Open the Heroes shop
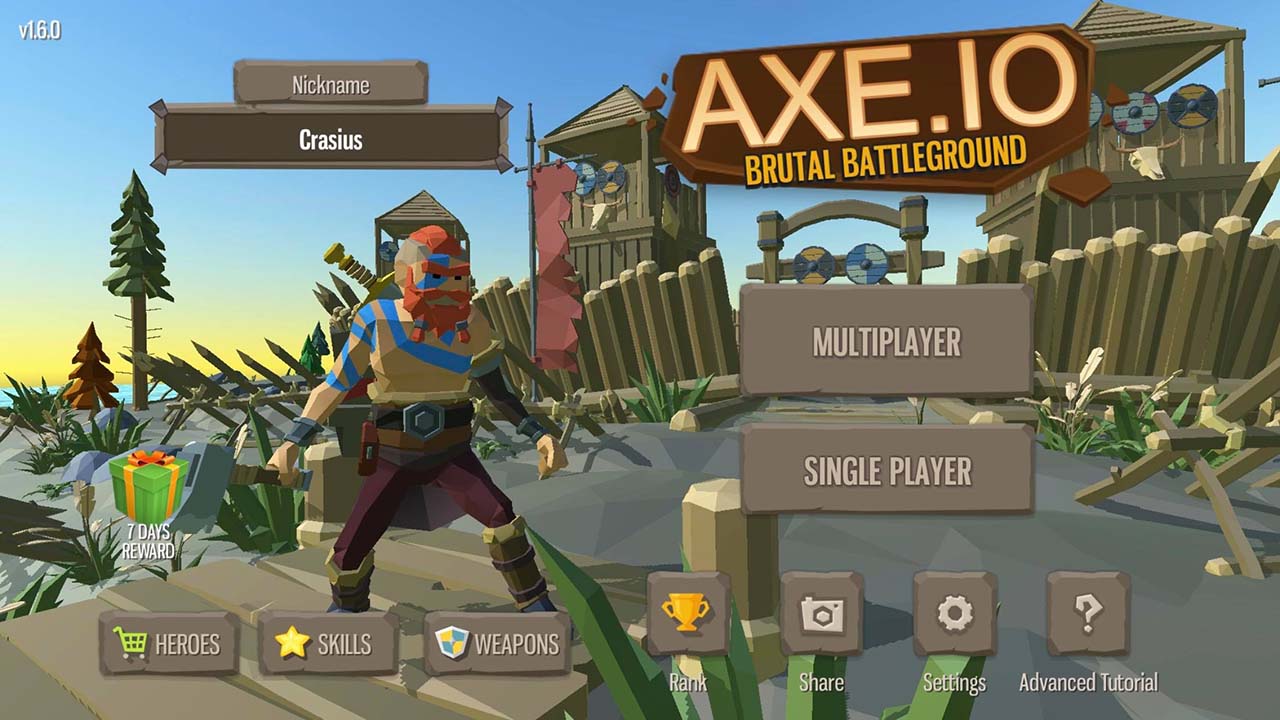Viewport: 1280px width, 720px height. point(170,645)
